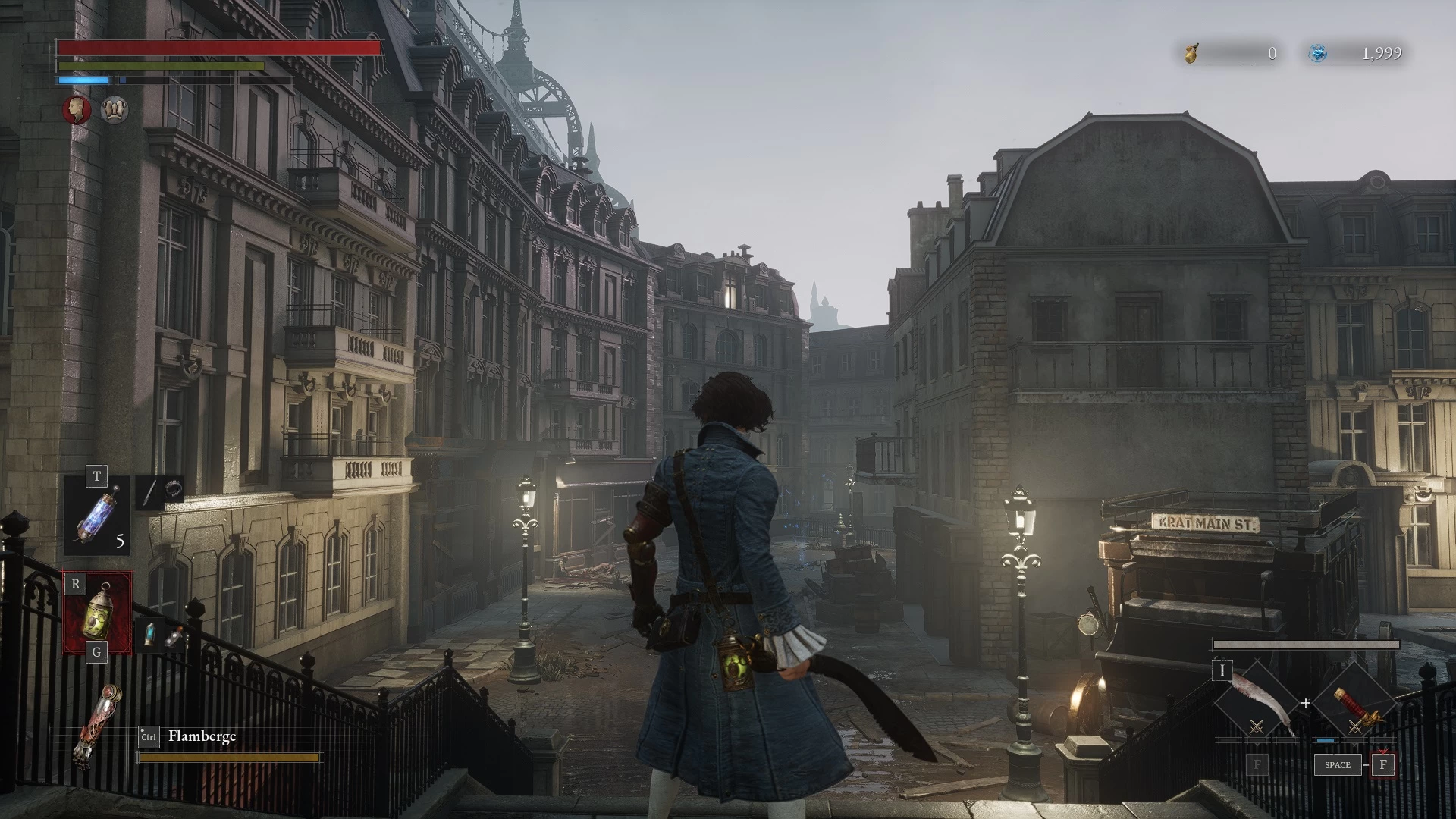The image size is (1456, 819).
Task: Click the blue Ergo currency icon
Action: (1319, 53)
